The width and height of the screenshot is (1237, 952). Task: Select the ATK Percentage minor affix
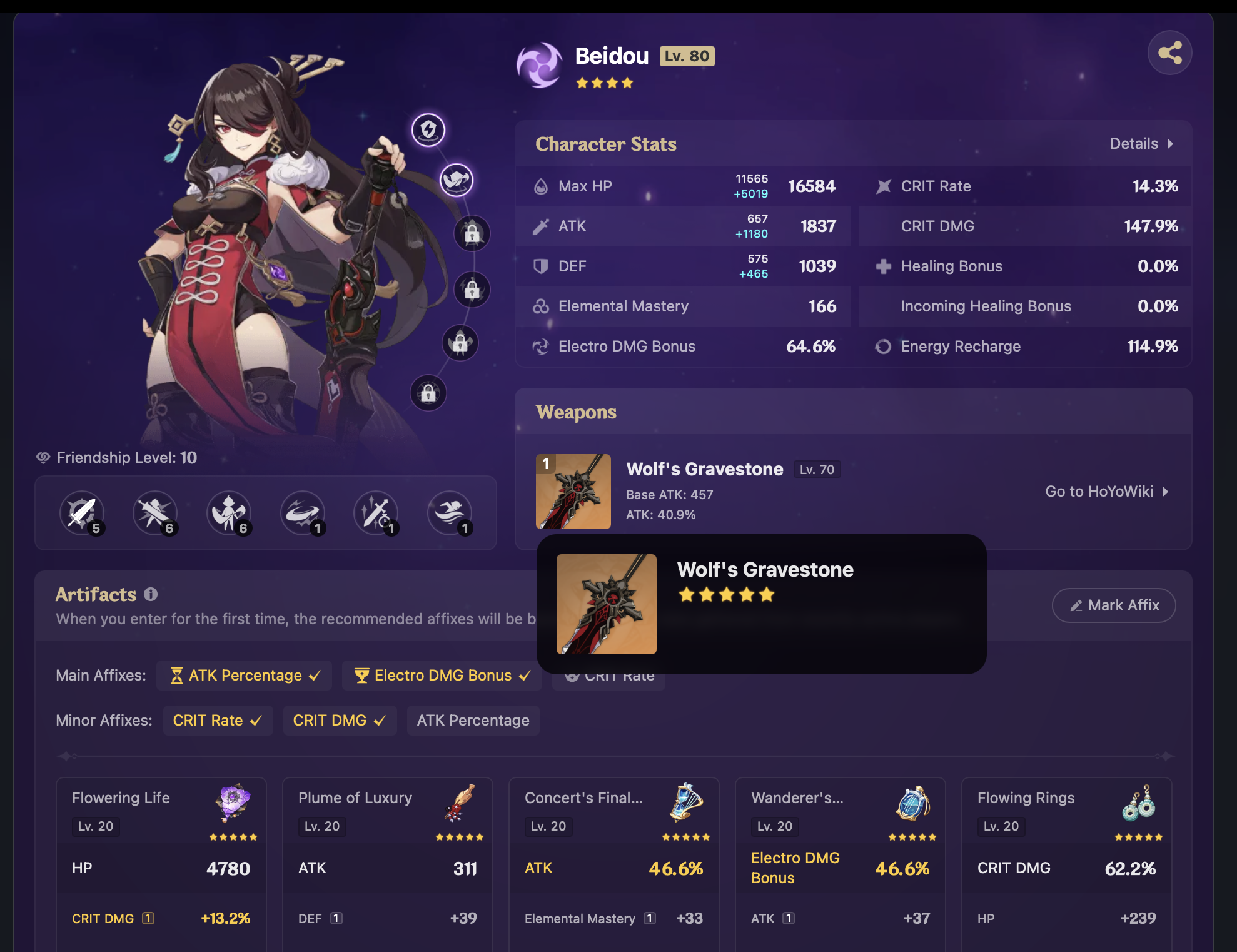pos(473,721)
